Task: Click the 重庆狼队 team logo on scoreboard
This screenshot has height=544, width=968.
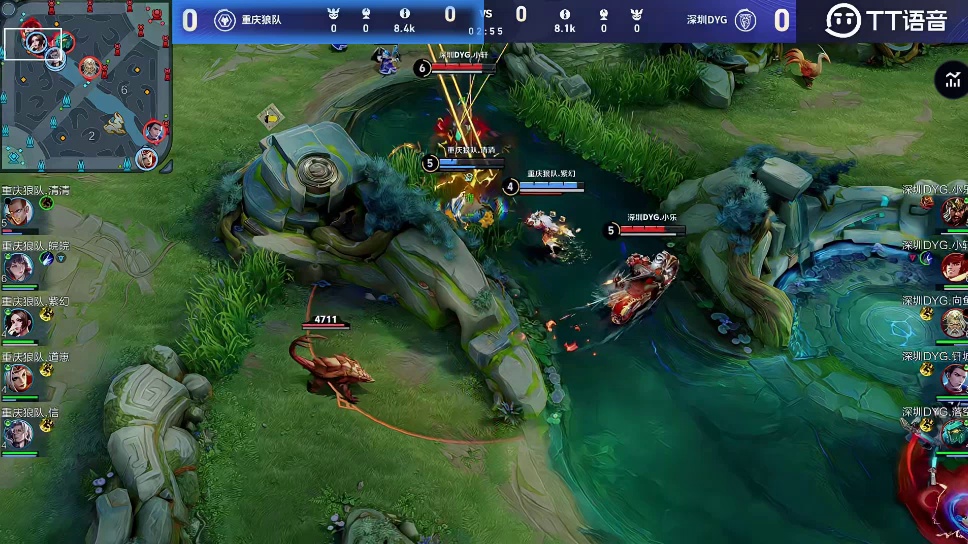Action: (225, 21)
